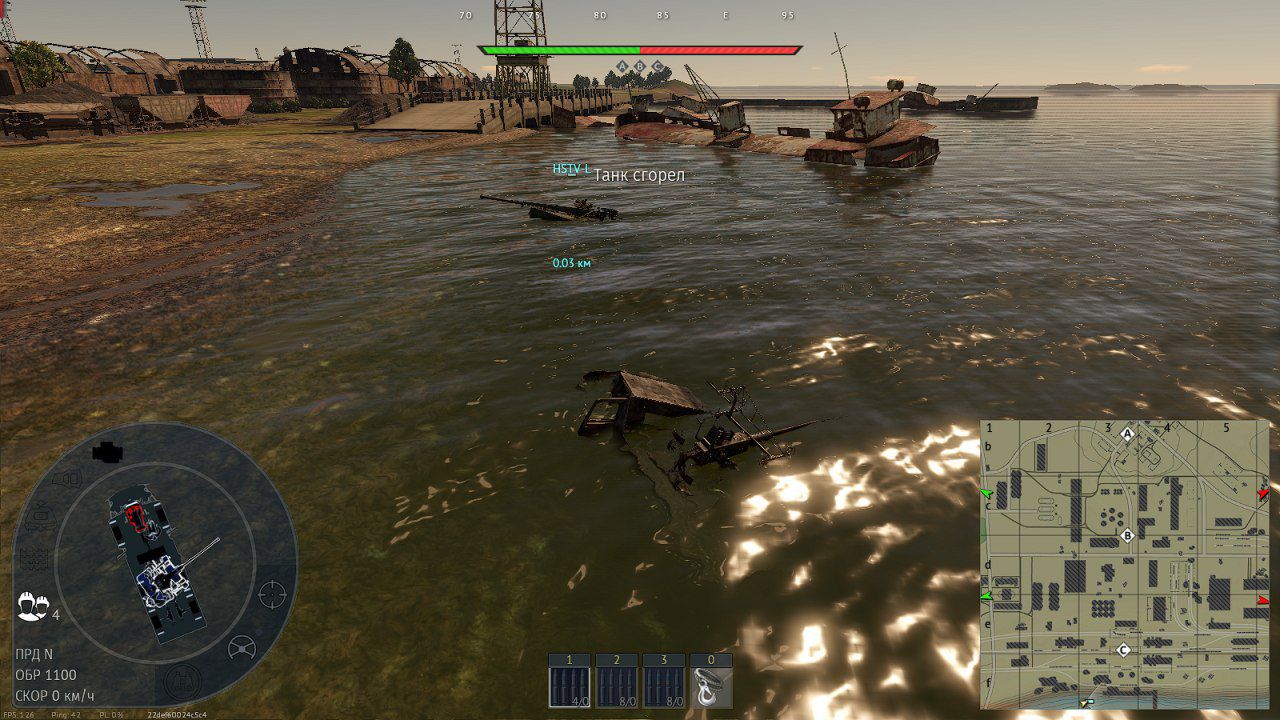Click capture point C marker on the minimap
This screenshot has width=1280, height=720.
pos(1123,650)
